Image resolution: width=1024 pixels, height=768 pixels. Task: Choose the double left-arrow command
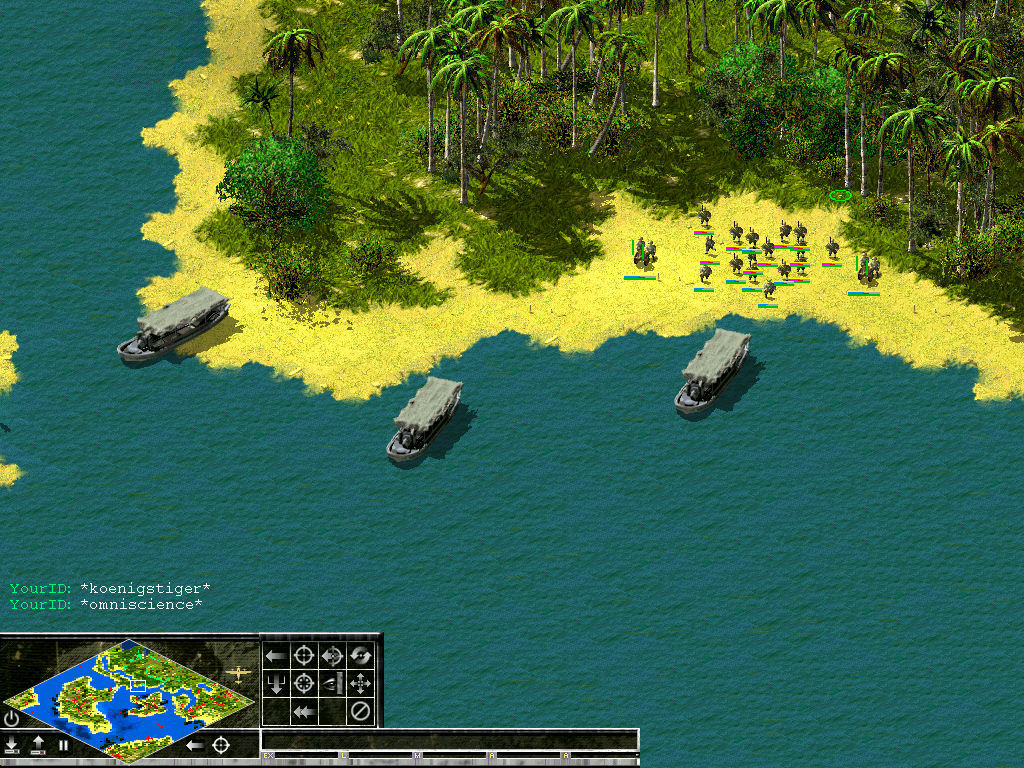point(305,712)
